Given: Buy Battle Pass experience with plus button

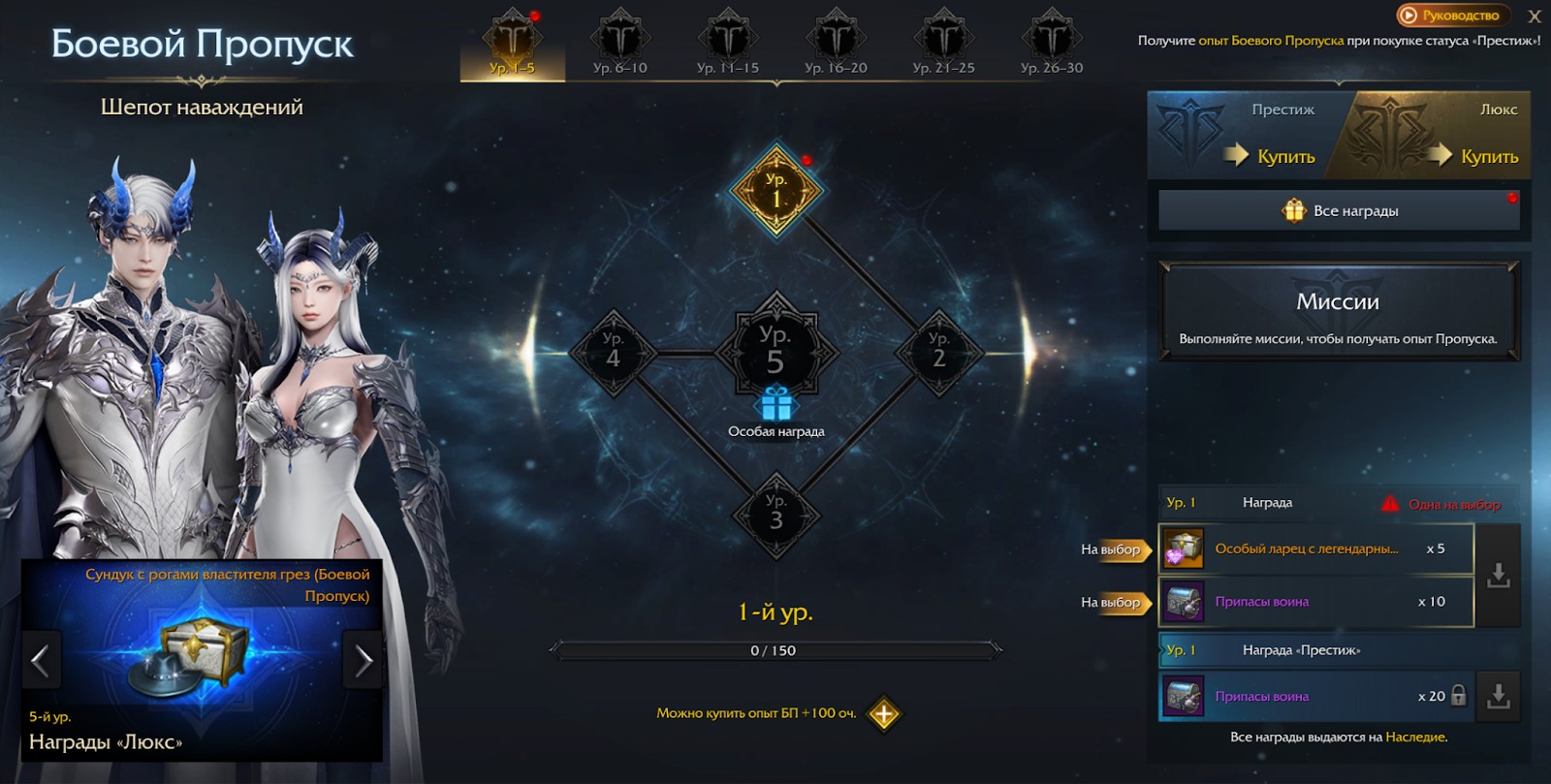Looking at the screenshot, I should pos(884,714).
